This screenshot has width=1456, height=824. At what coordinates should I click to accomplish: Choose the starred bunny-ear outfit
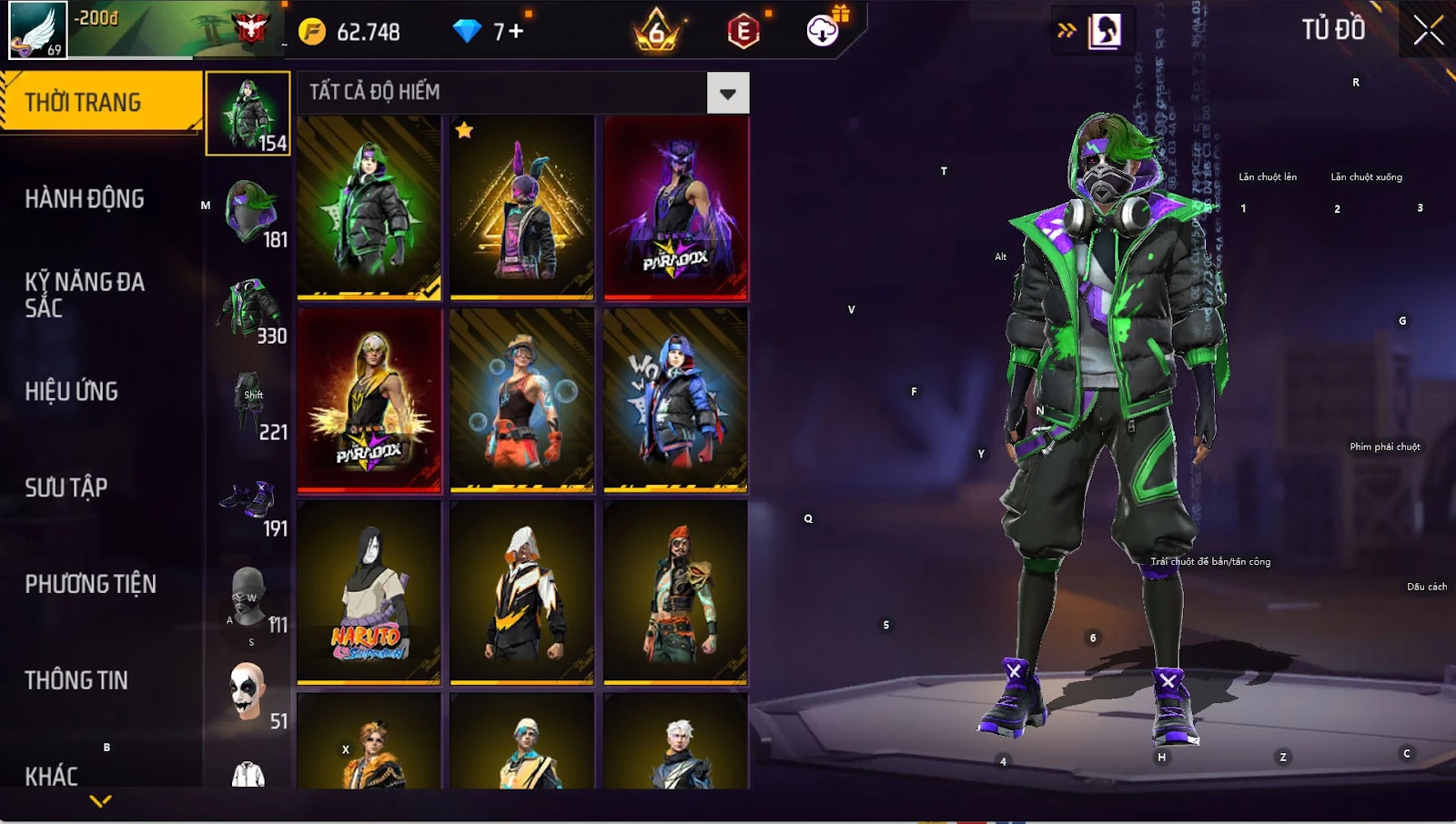521,207
